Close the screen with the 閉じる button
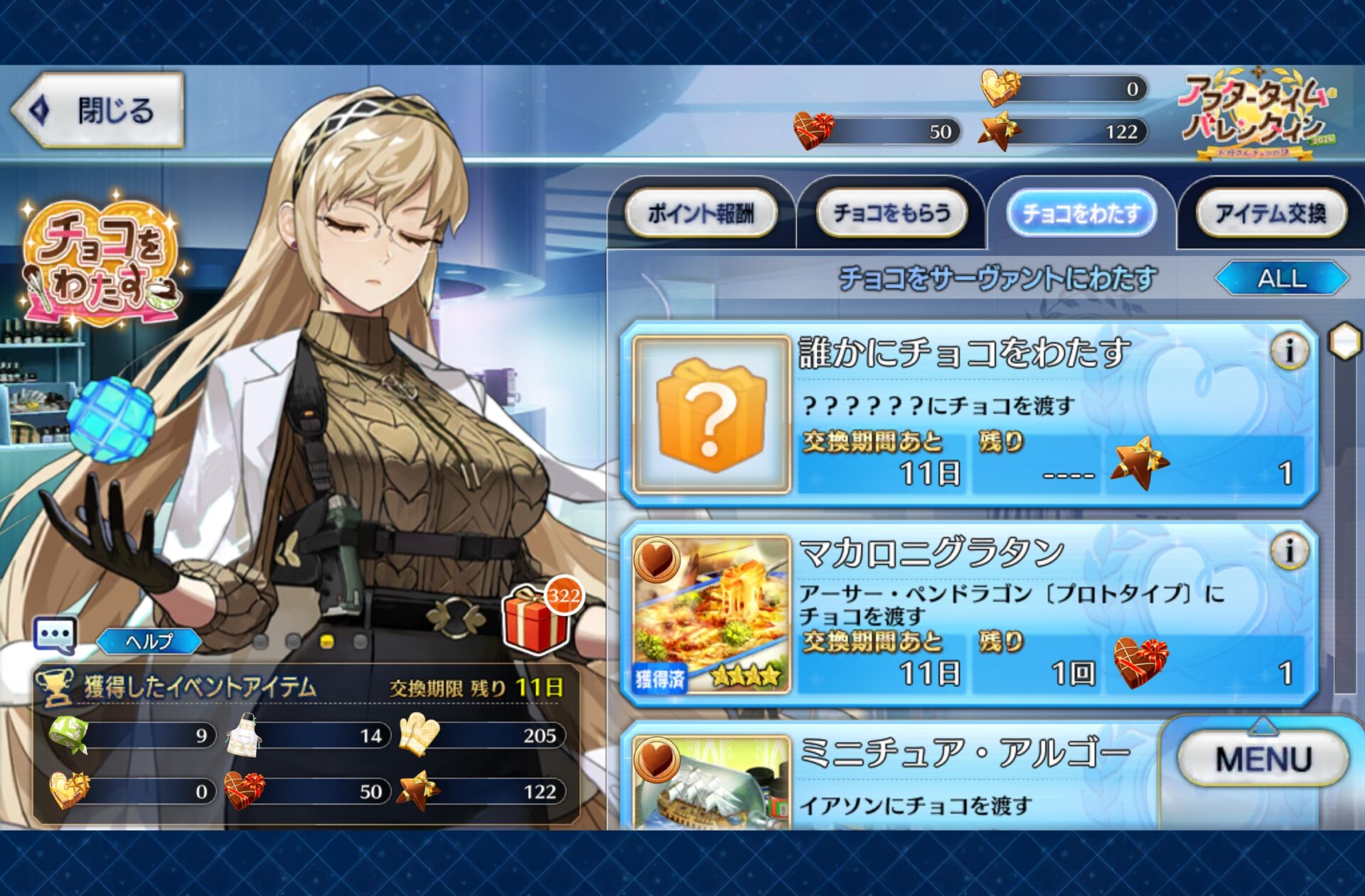Screen dimensions: 1365x896 coord(98,110)
